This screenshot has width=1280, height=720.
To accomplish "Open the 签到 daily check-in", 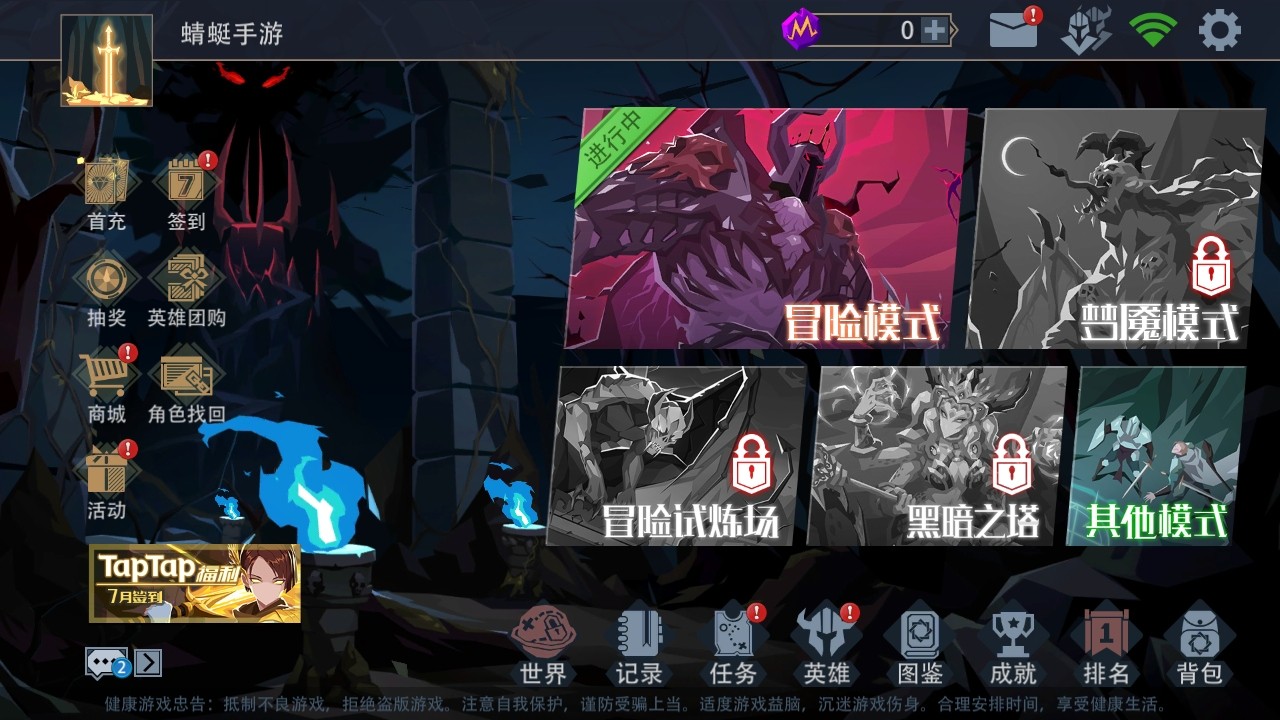I will point(187,192).
